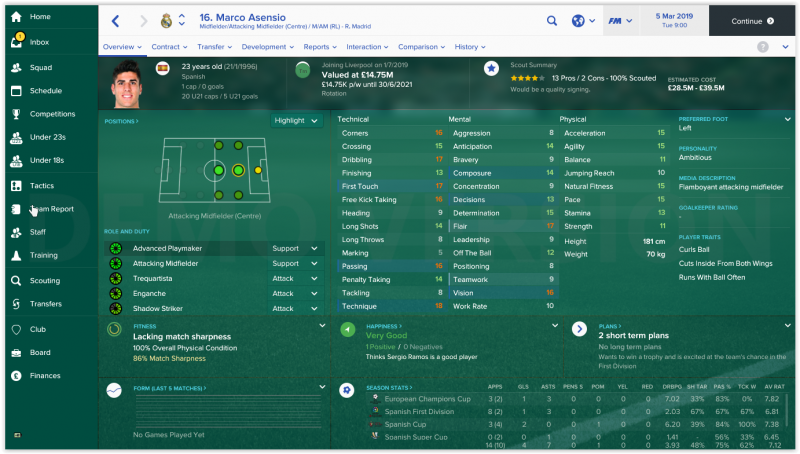The height and width of the screenshot is (454, 800).
Task: Open the Highlight attributes dropdown
Action: [296, 120]
